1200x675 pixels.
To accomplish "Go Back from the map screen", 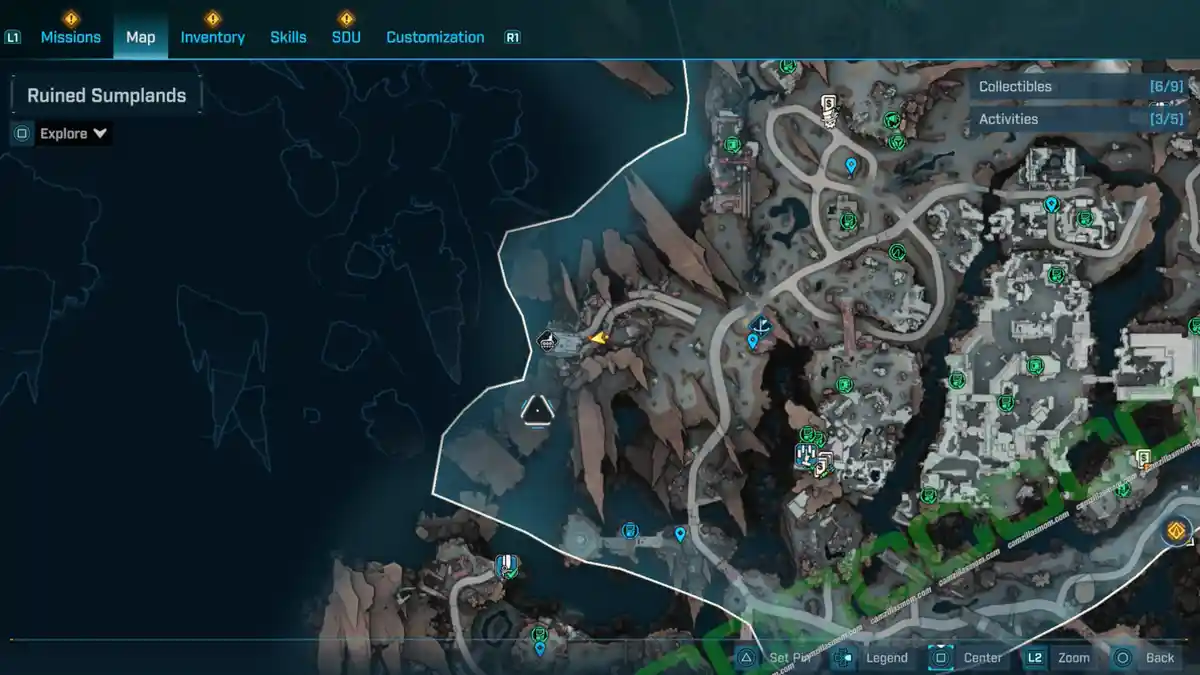I will pyautogui.click(x=1146, y=657).
